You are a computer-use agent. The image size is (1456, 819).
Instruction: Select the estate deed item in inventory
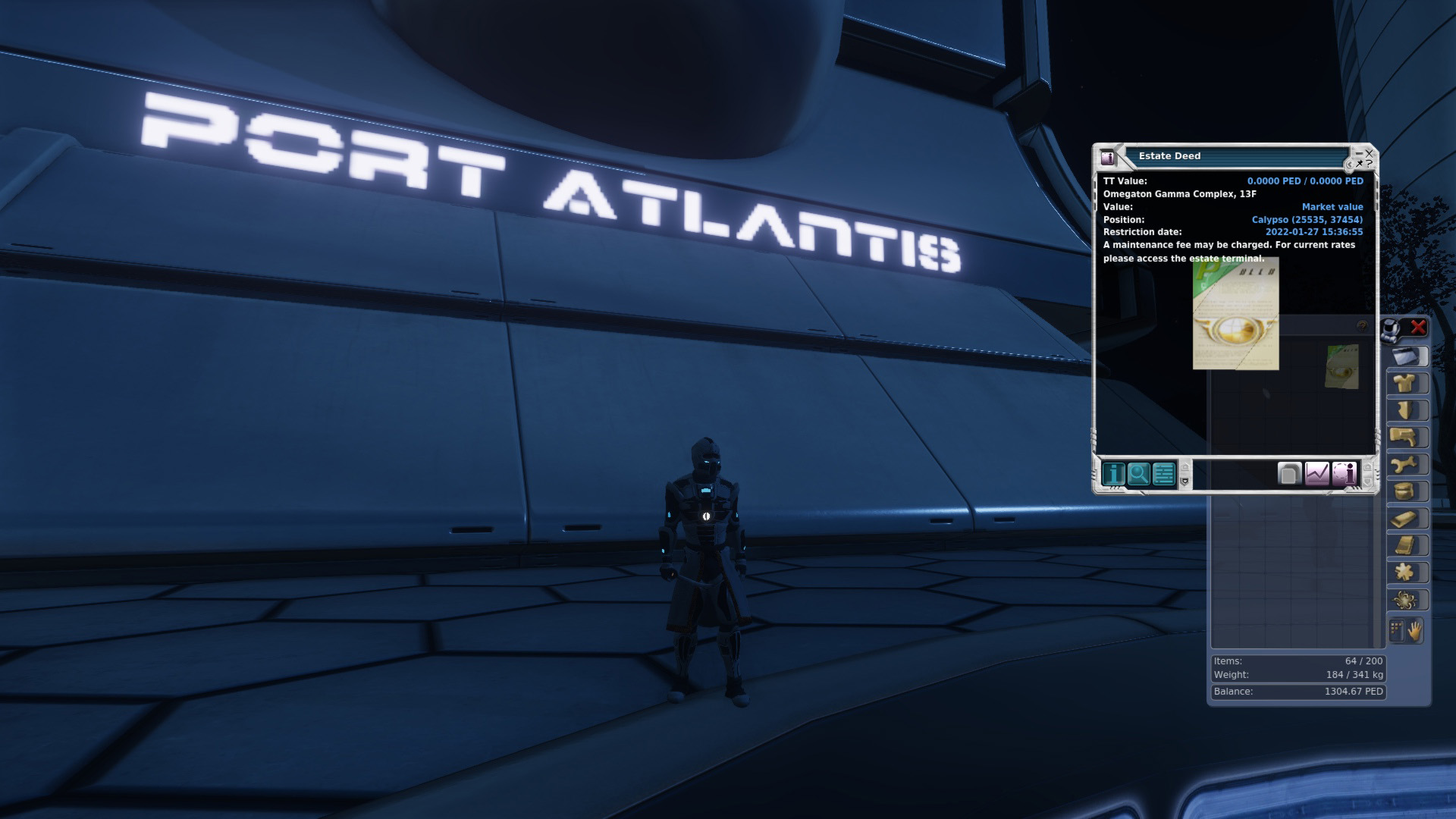click(1341, 366)
